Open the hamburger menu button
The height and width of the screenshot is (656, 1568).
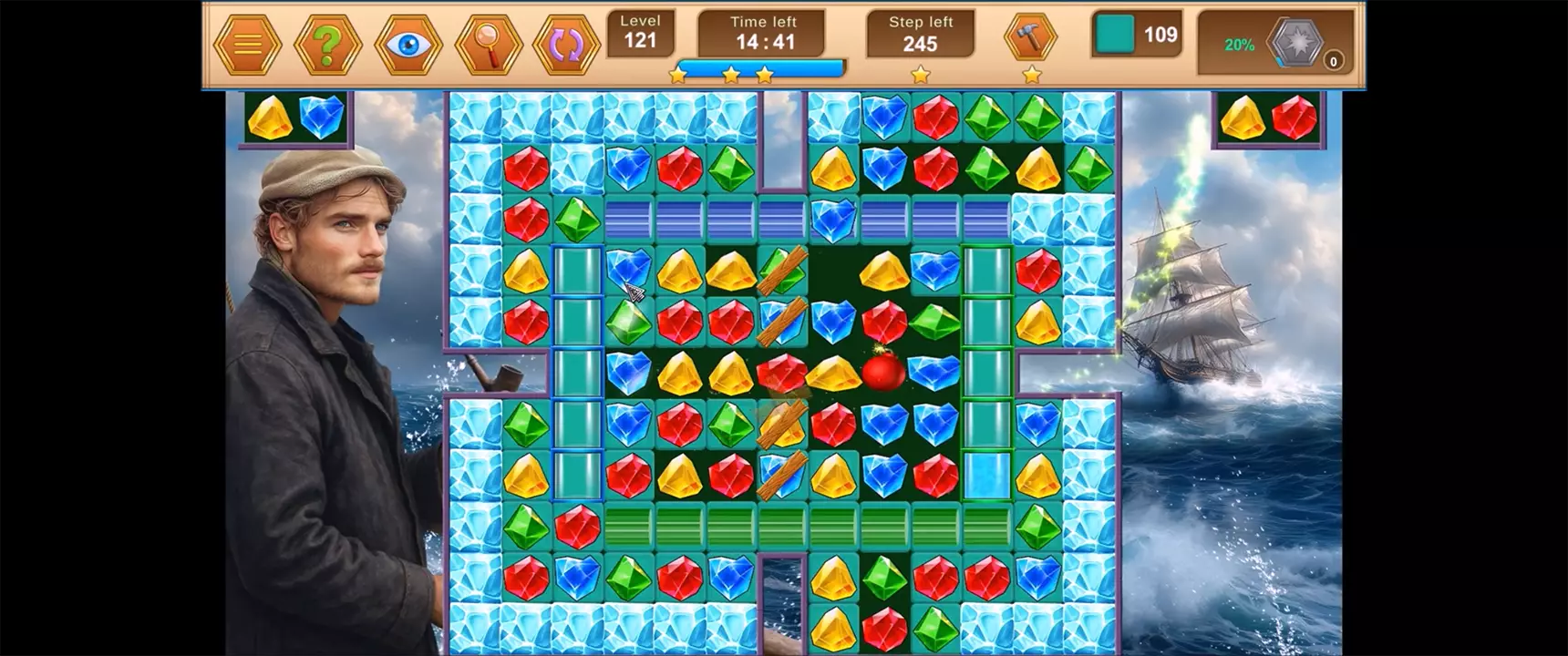click(x=247, y=45)
